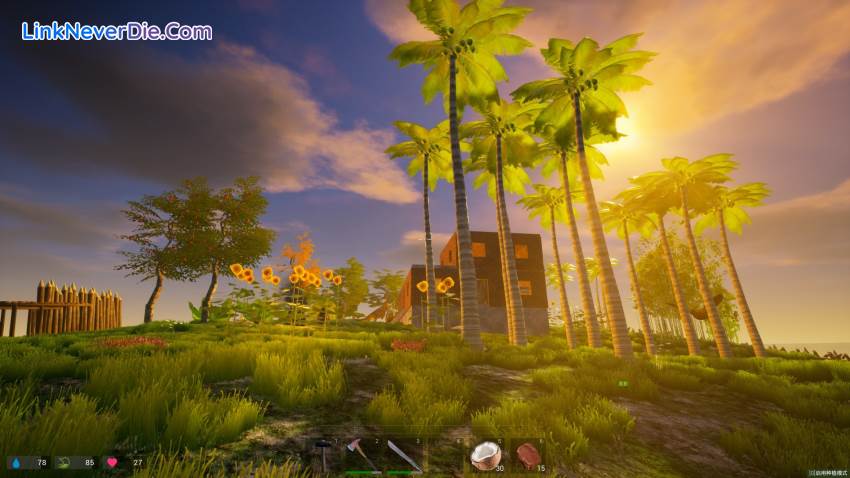
Task: Choose the machete blade slot
Action: click(x=404, y=454)
